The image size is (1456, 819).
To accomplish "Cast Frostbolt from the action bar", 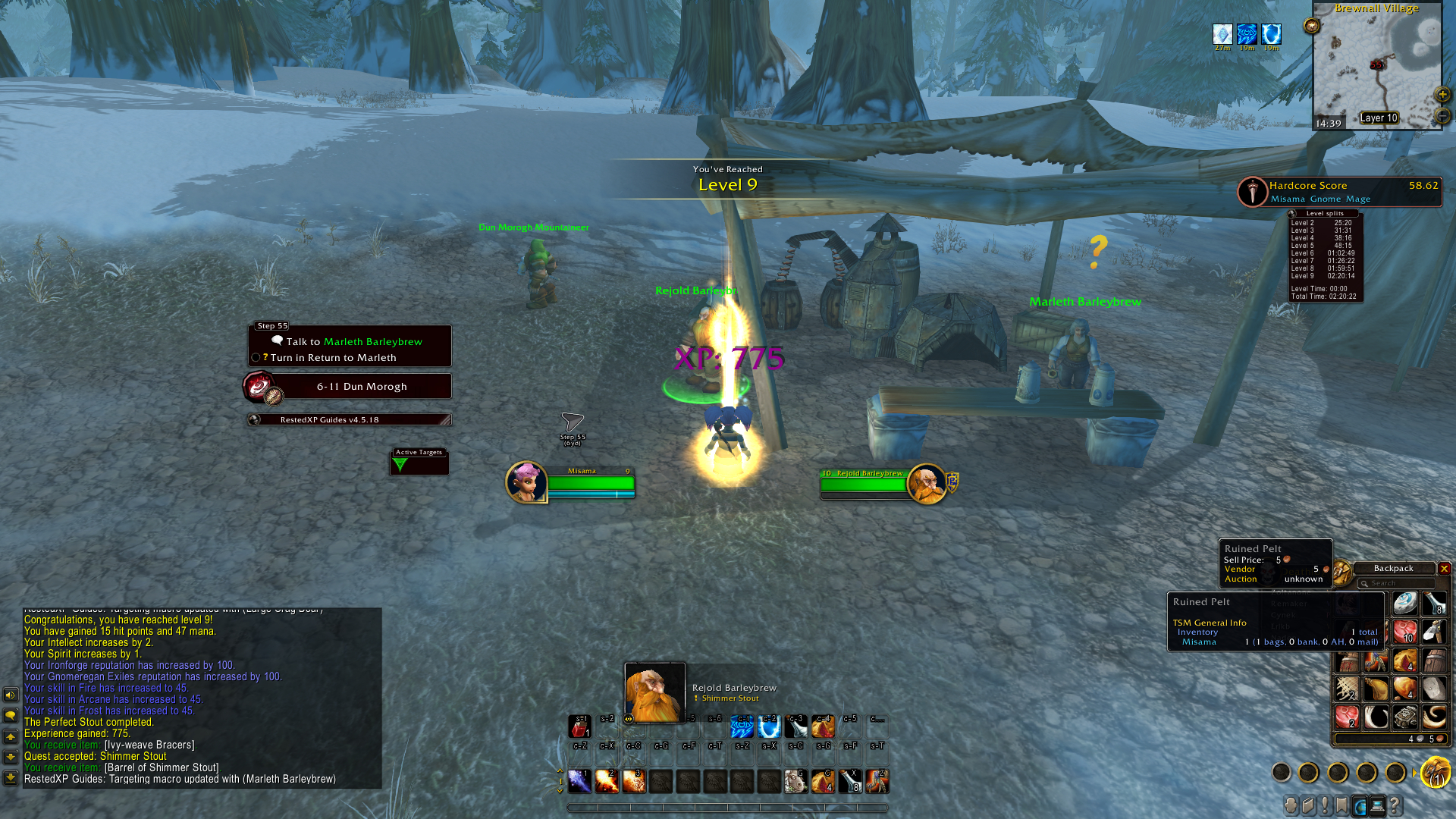I will click(579, 781).
